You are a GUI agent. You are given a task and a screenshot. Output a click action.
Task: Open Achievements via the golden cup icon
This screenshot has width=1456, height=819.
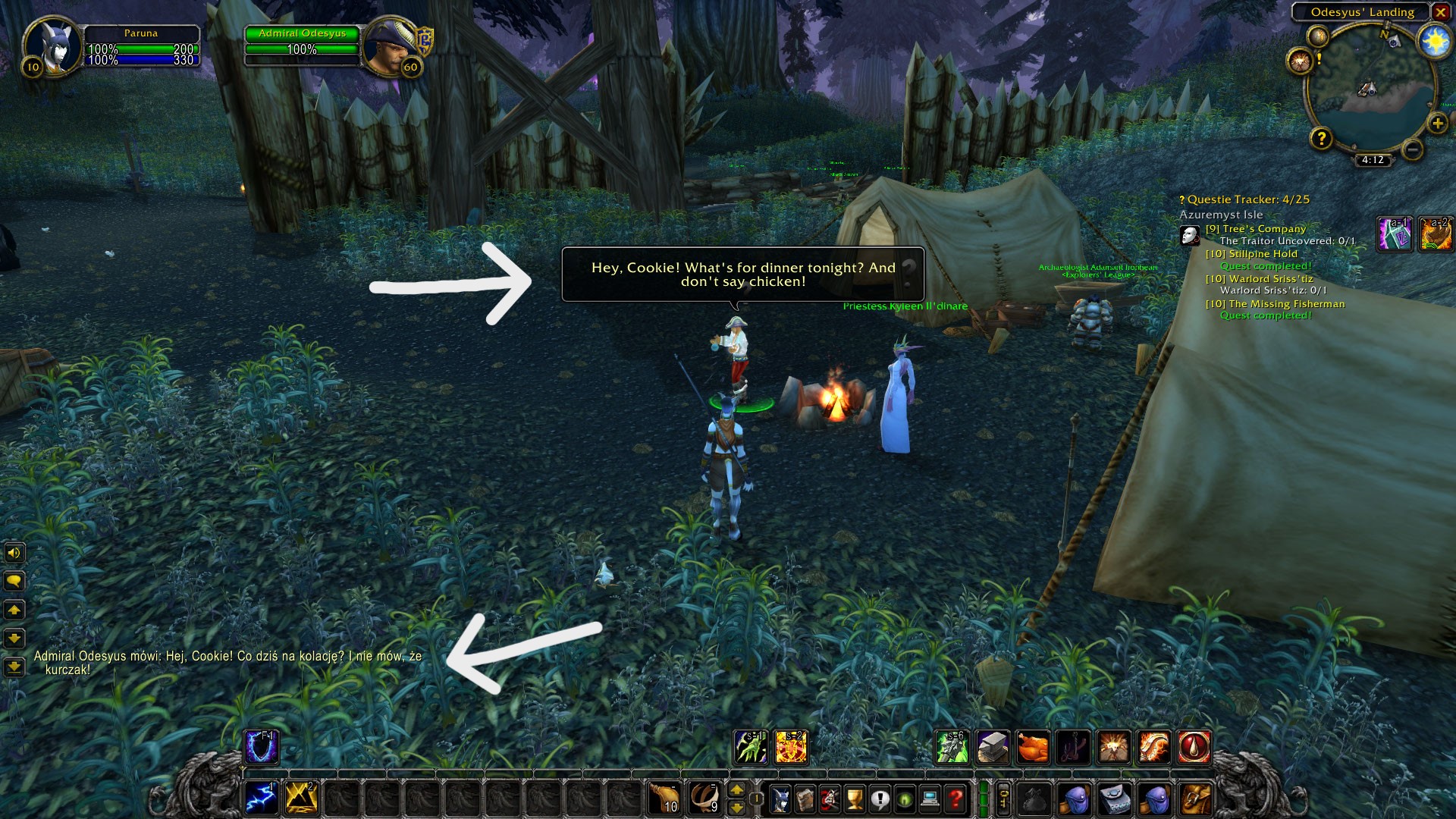854,797
